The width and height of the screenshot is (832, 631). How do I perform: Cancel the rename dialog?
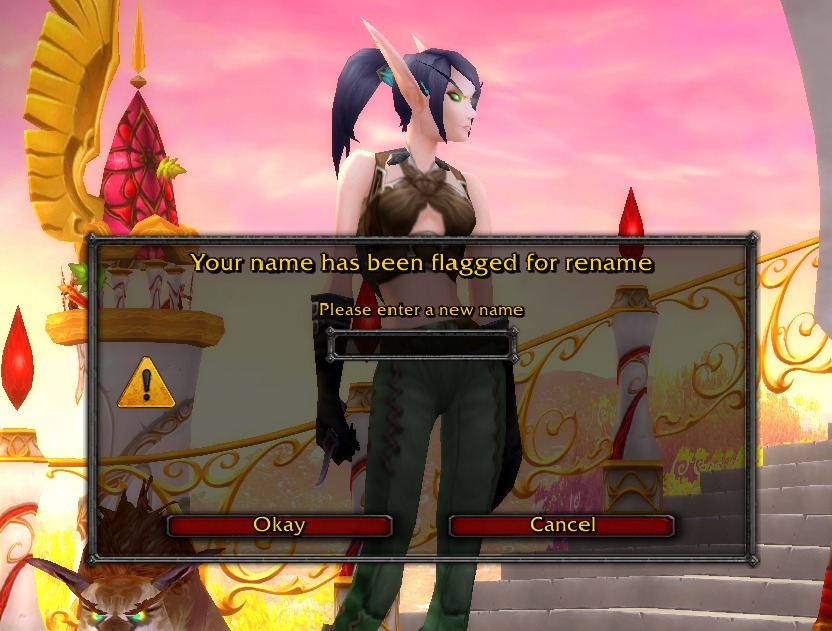[x=562, y=525]
